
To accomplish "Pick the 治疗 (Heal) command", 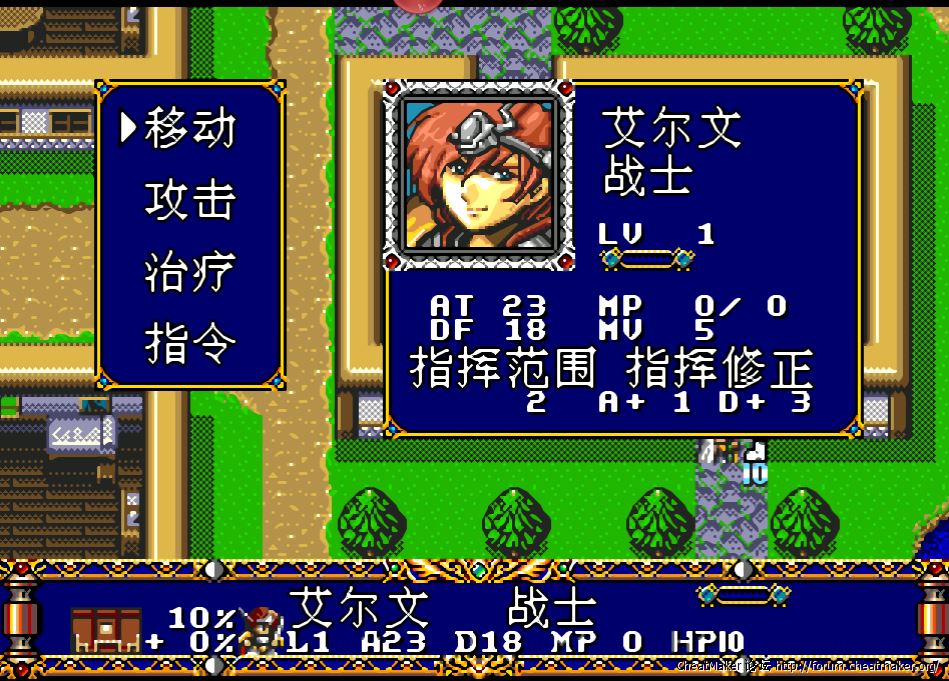I will point(190,272).
